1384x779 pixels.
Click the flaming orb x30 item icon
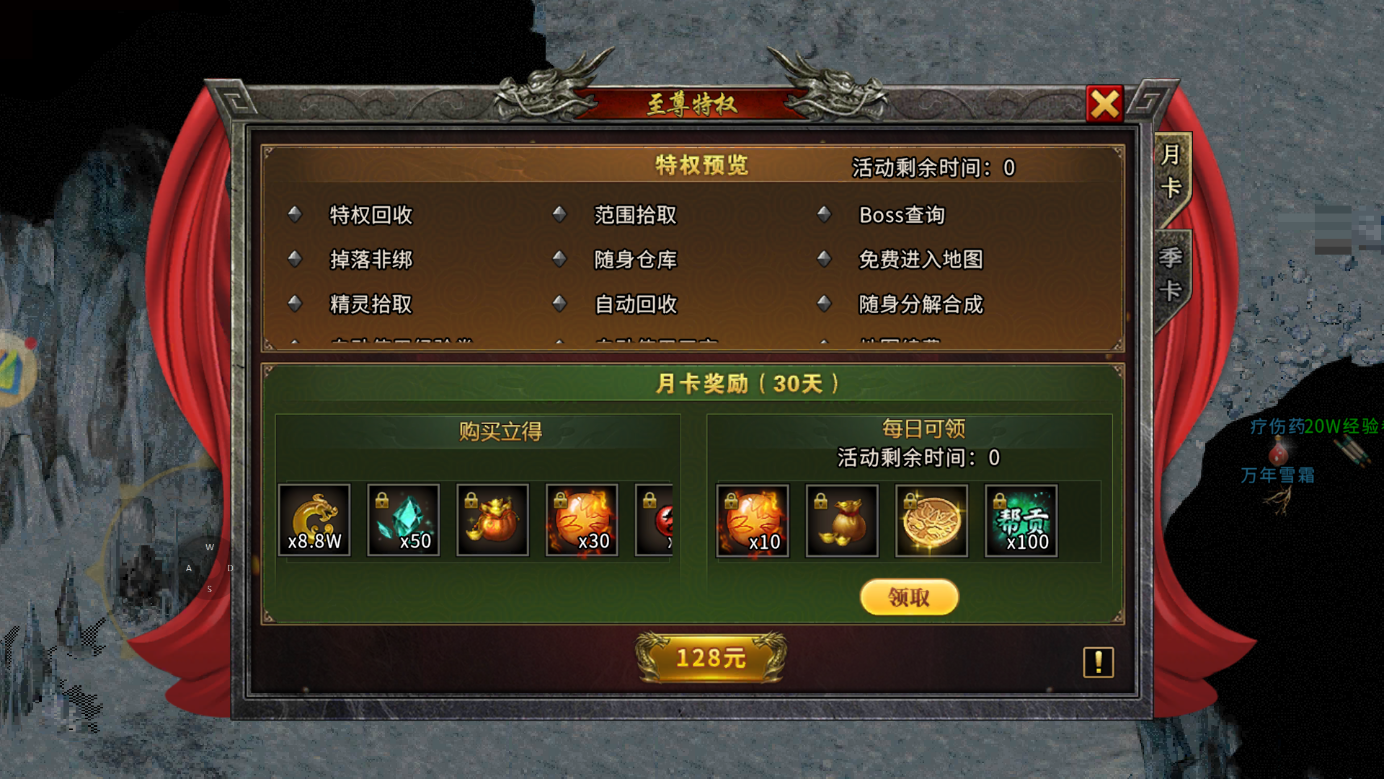581,519
